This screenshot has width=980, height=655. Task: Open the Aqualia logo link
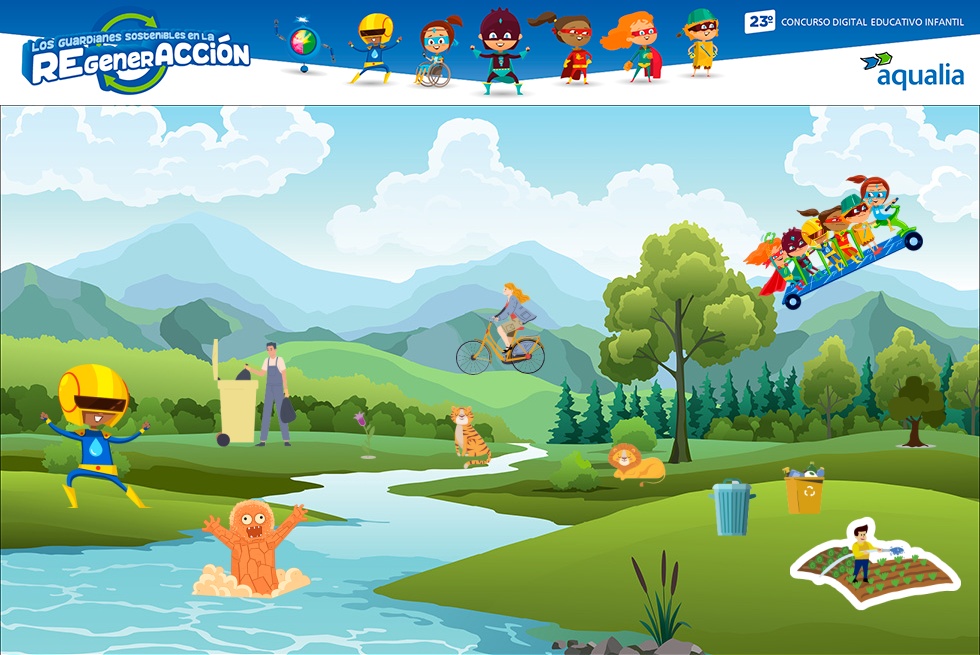click(x=911, y=69)
